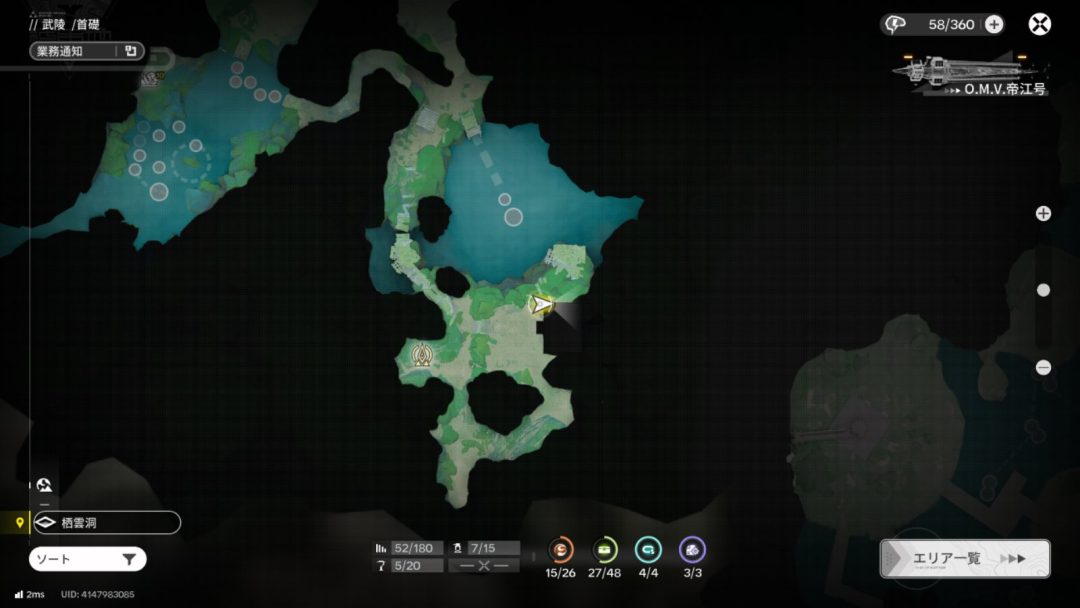Screen dimensions: 1080x608
Task: Click the map zoom slider handle
Action: 1043,290
